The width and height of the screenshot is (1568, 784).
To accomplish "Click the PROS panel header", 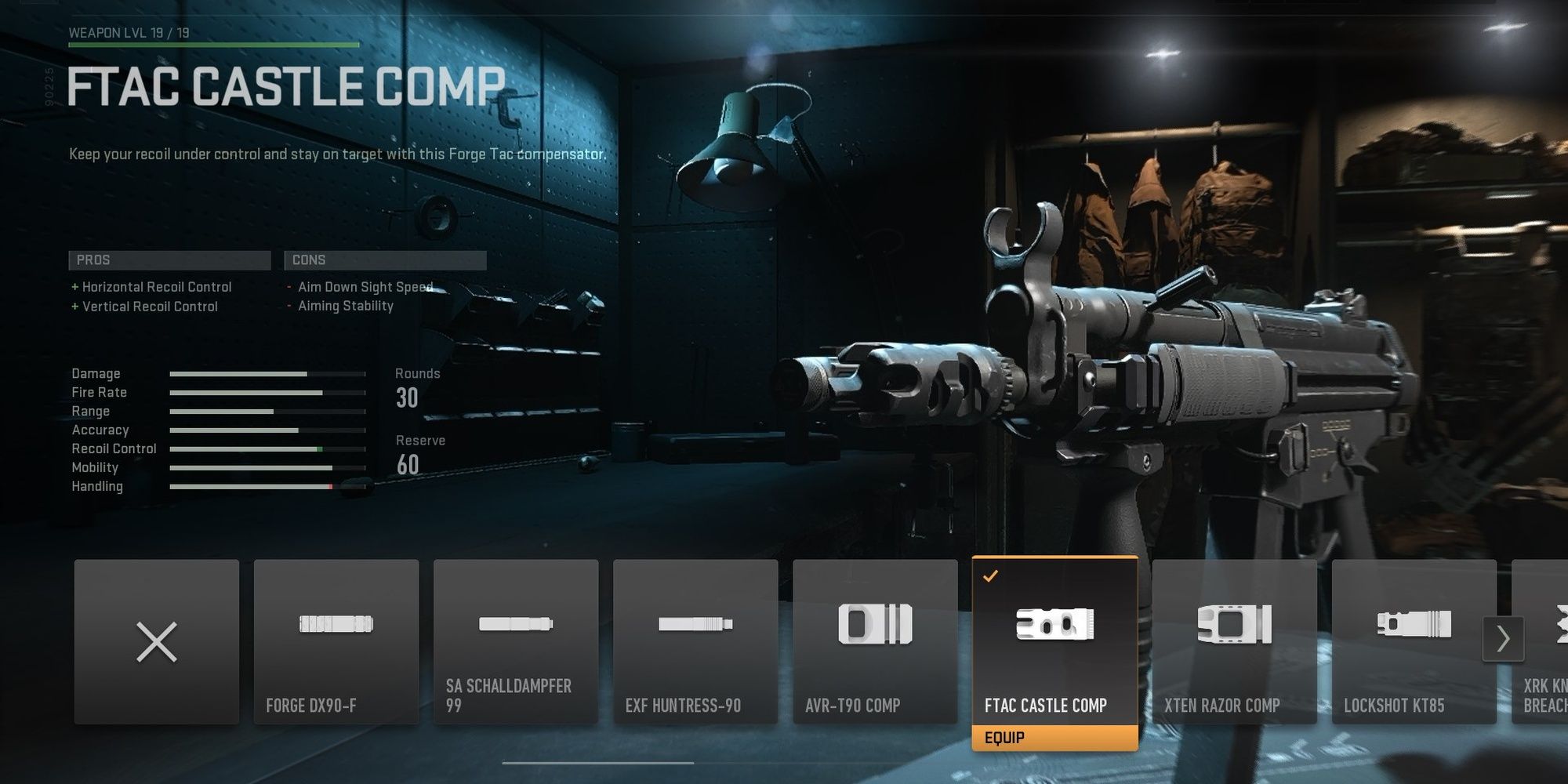I will click(169, 260).
